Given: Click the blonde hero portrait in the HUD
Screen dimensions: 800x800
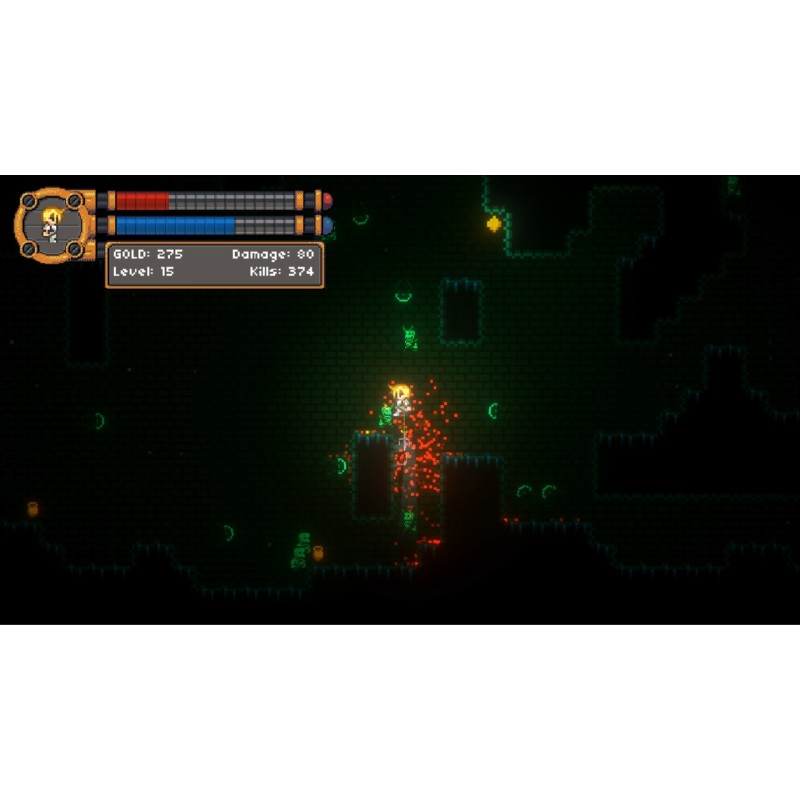Looking at the screenshot, I should click(x=52, y=224).
